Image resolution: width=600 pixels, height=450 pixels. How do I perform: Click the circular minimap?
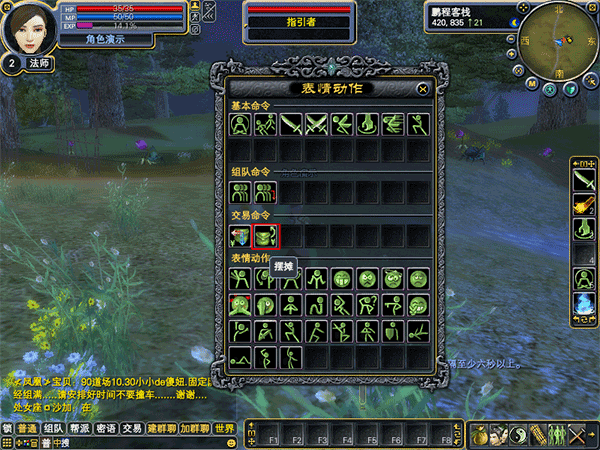coord(551,37)
